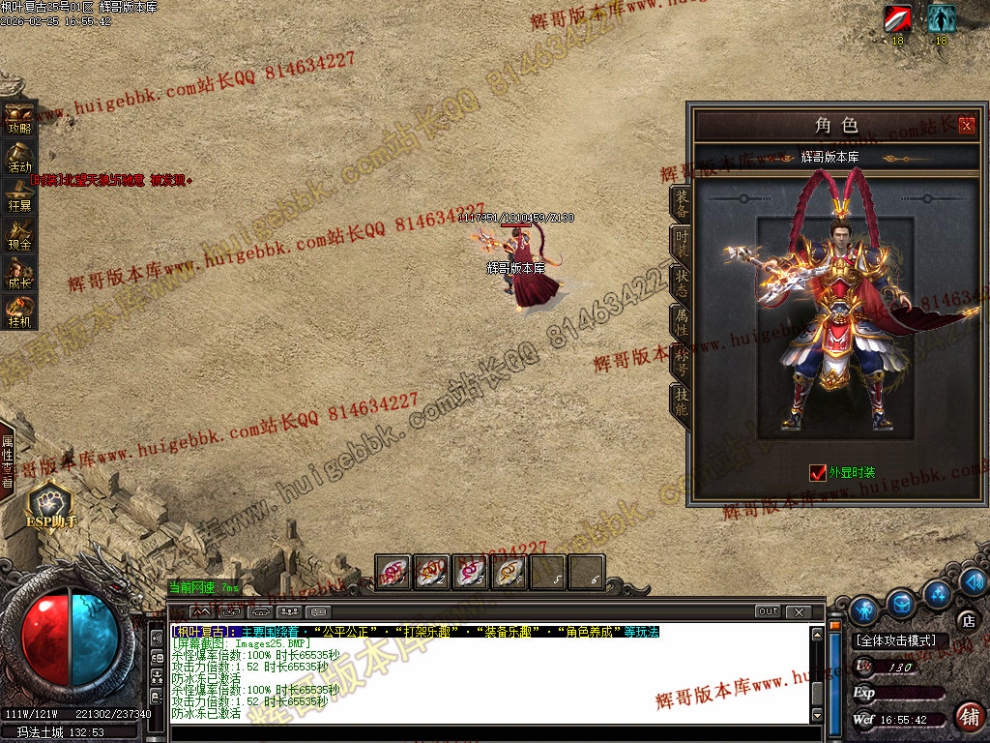The image size is (990, 743).
Task: Open the 活动 events menu
Action: (x=19, y=156)
